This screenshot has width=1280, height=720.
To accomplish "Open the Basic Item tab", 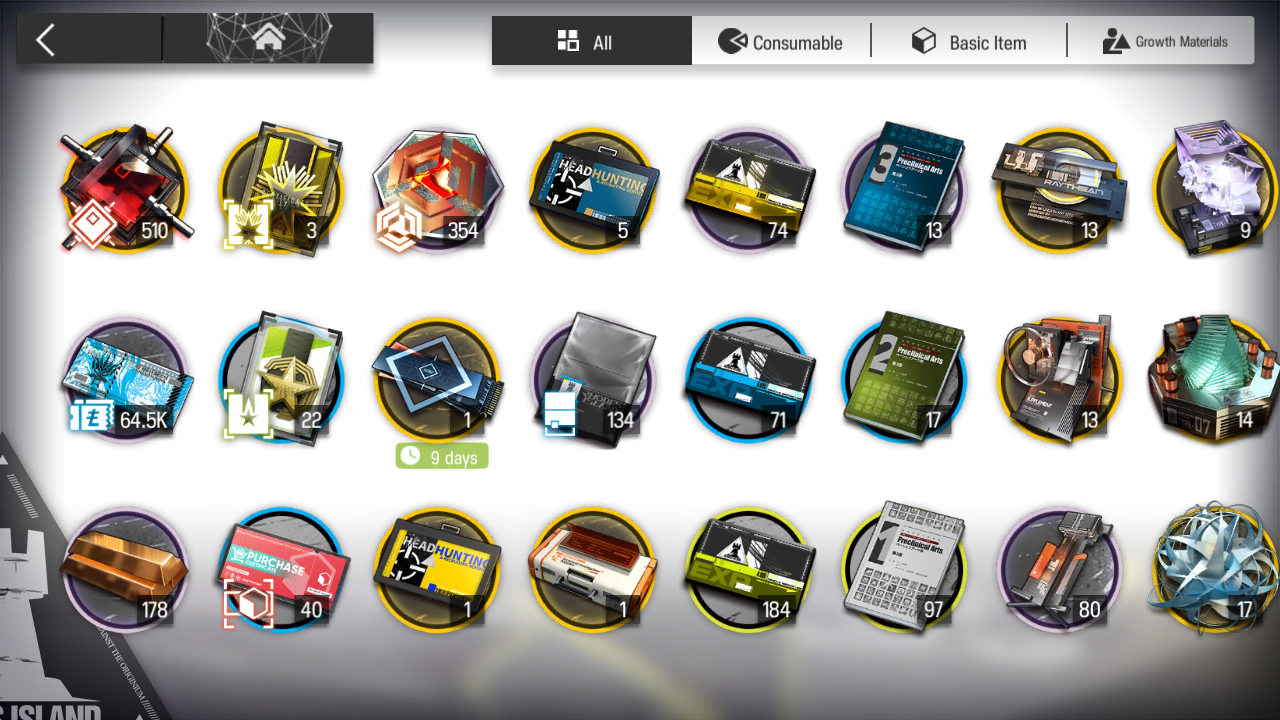I will click(x=968, y=42).
